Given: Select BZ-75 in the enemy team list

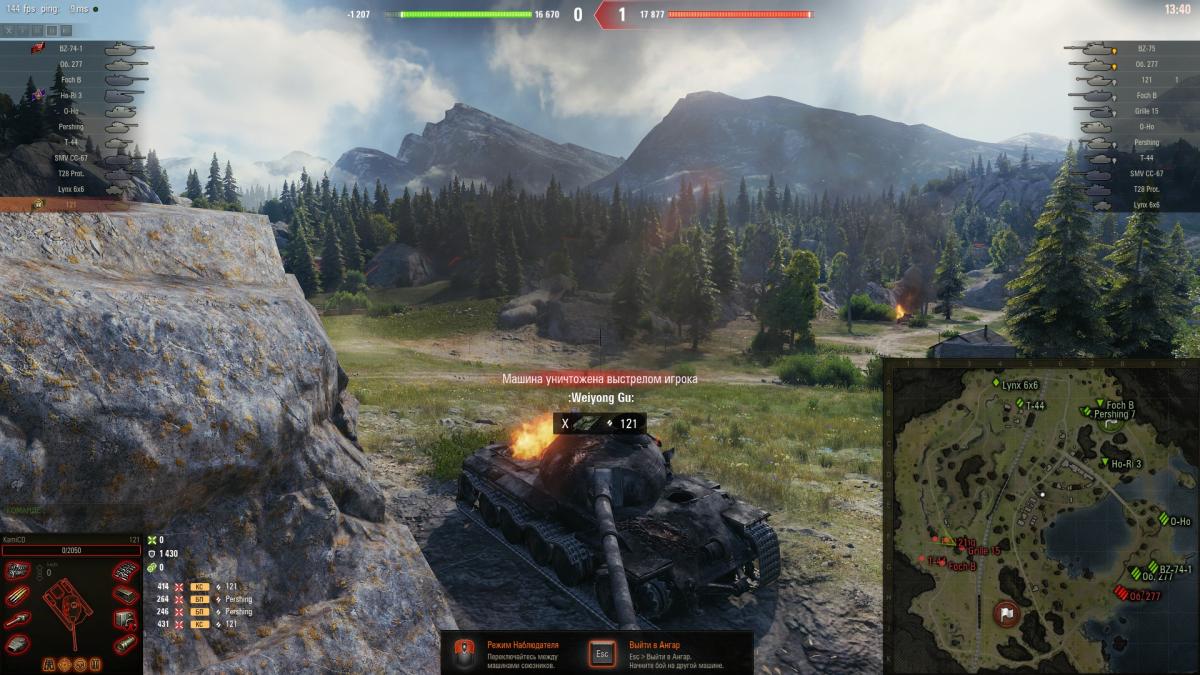Looking at the screenshot, I should (1145, 48).
